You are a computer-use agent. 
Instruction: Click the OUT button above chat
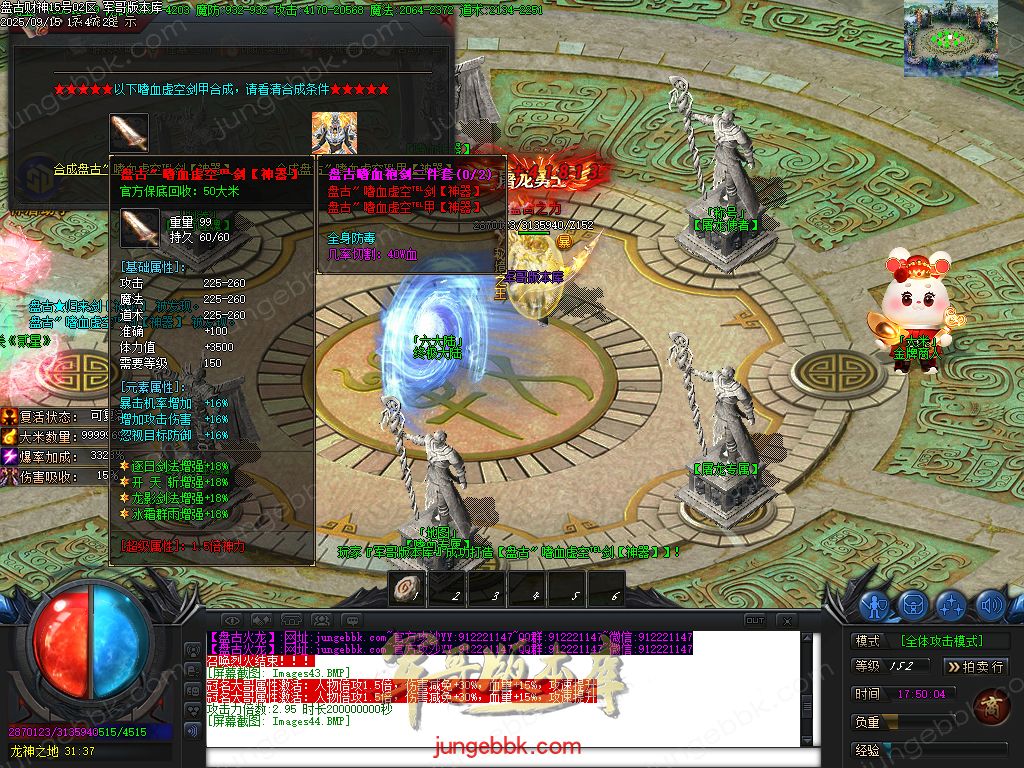(755, 620)
